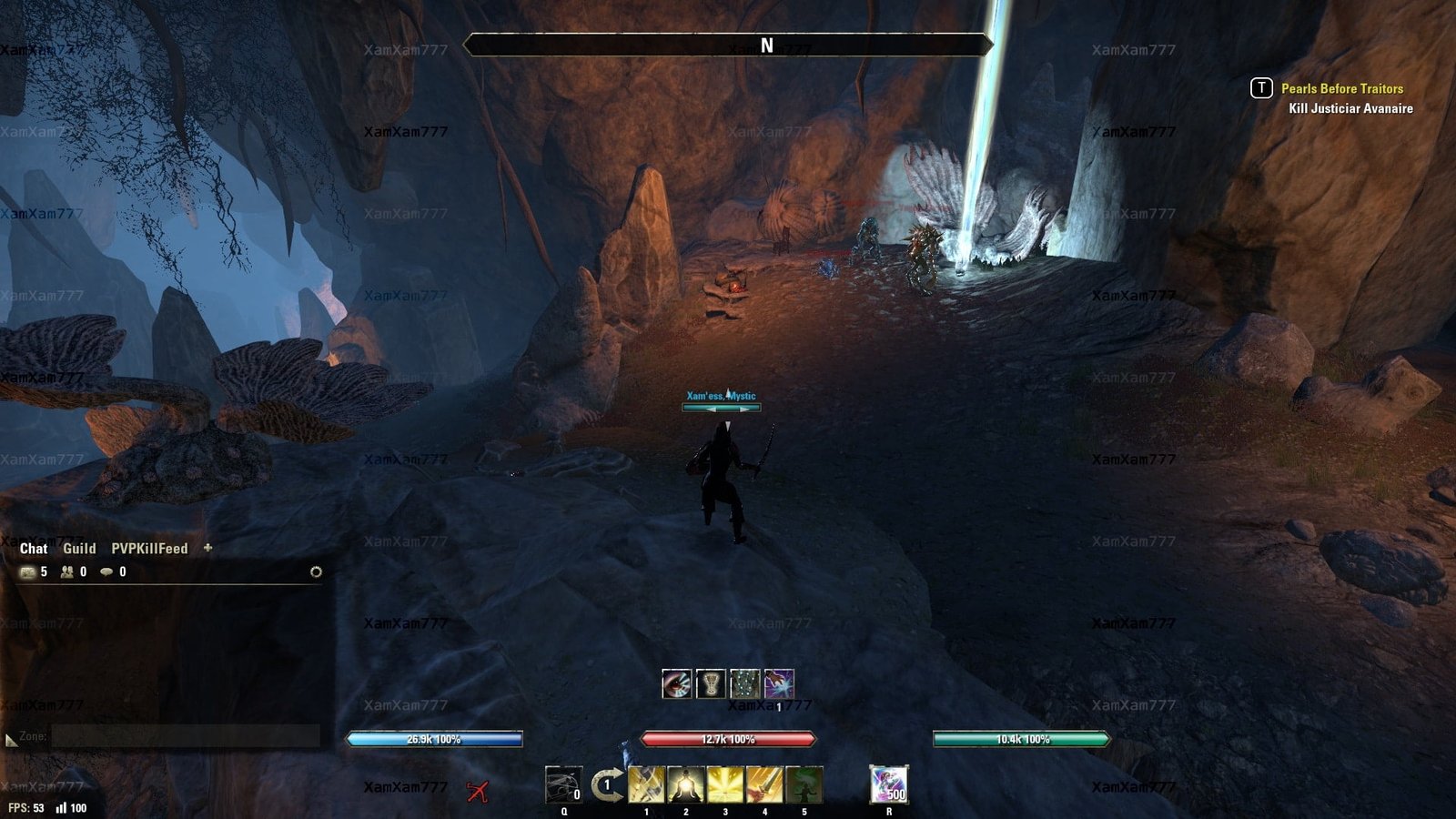
Task: Use the yellow radiant light burst ability
Action: pyautogui.click(x=725, y=784)
